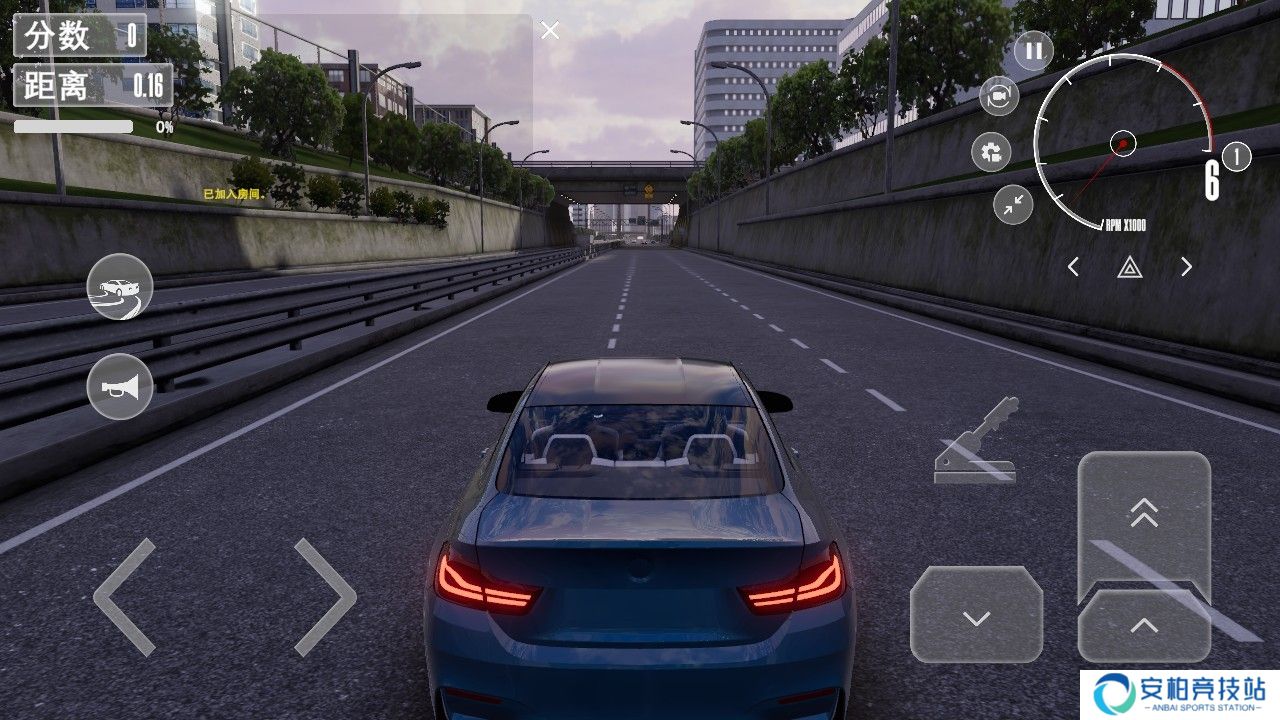Steer the car left
This screenshot has height=720, width=1280.
pyautogui.click(x=125, y=597)
